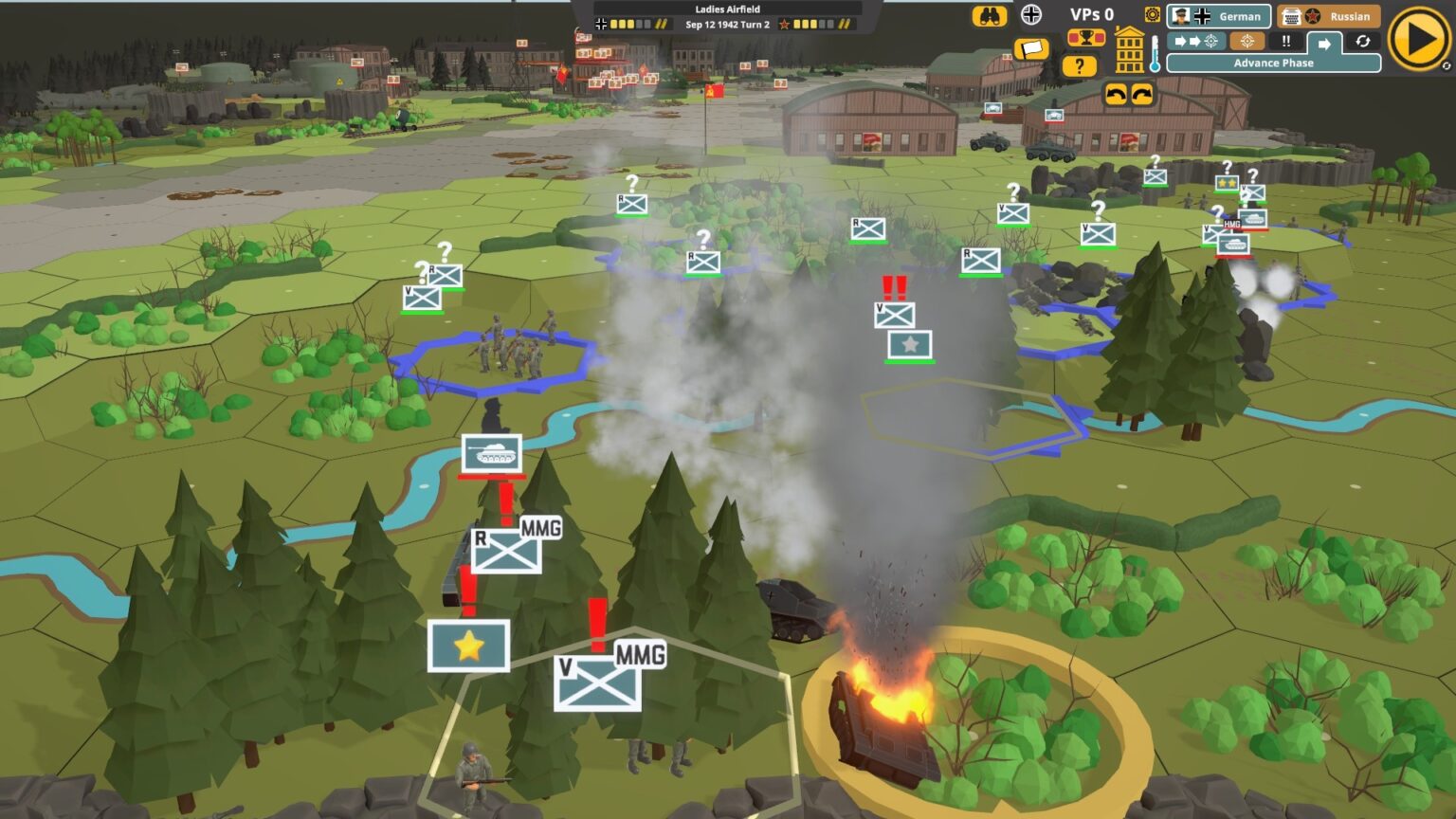Switch to the double exclamation phase tab
Image resolution: width=1456 pixels, height=819 pixels.
[x=1286, y=42]
